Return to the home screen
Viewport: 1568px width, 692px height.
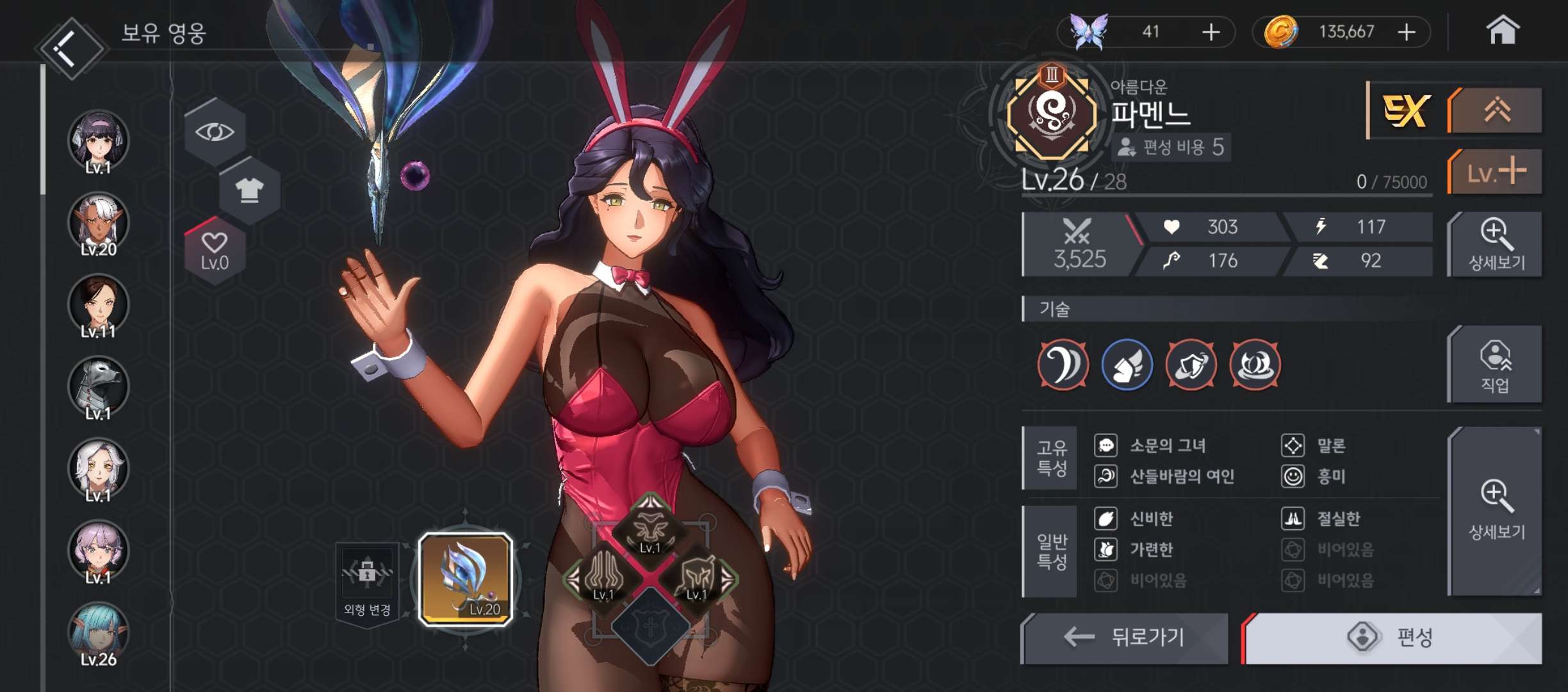coord(1502,31)
